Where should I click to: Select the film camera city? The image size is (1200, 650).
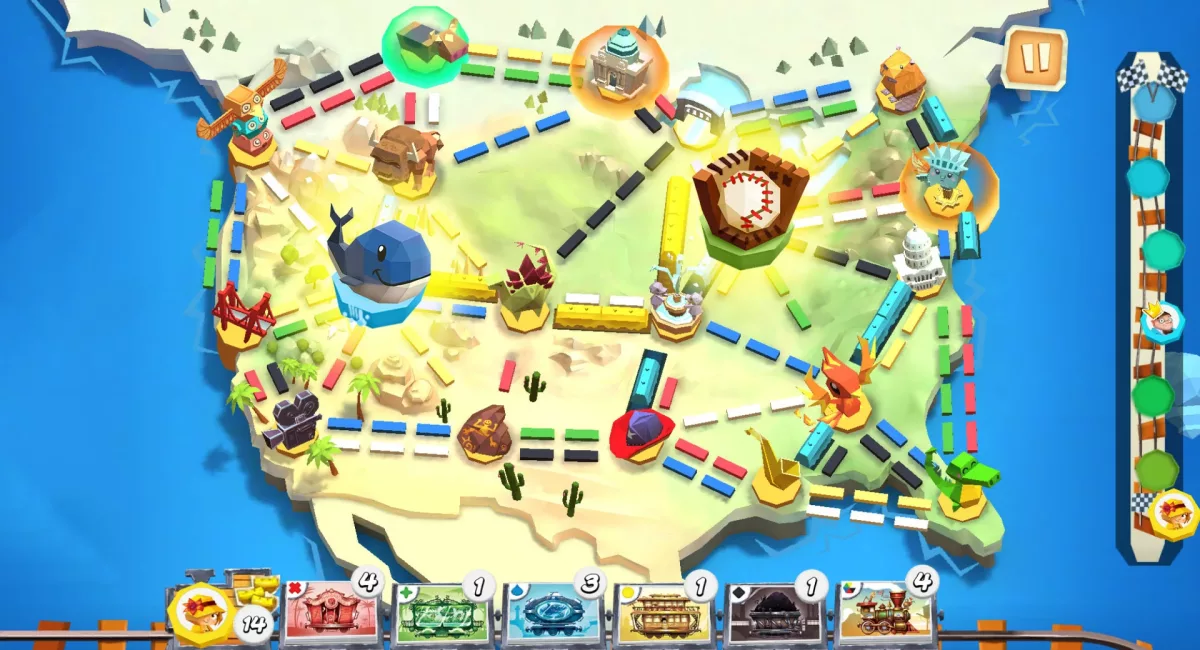tap(291, 419)
